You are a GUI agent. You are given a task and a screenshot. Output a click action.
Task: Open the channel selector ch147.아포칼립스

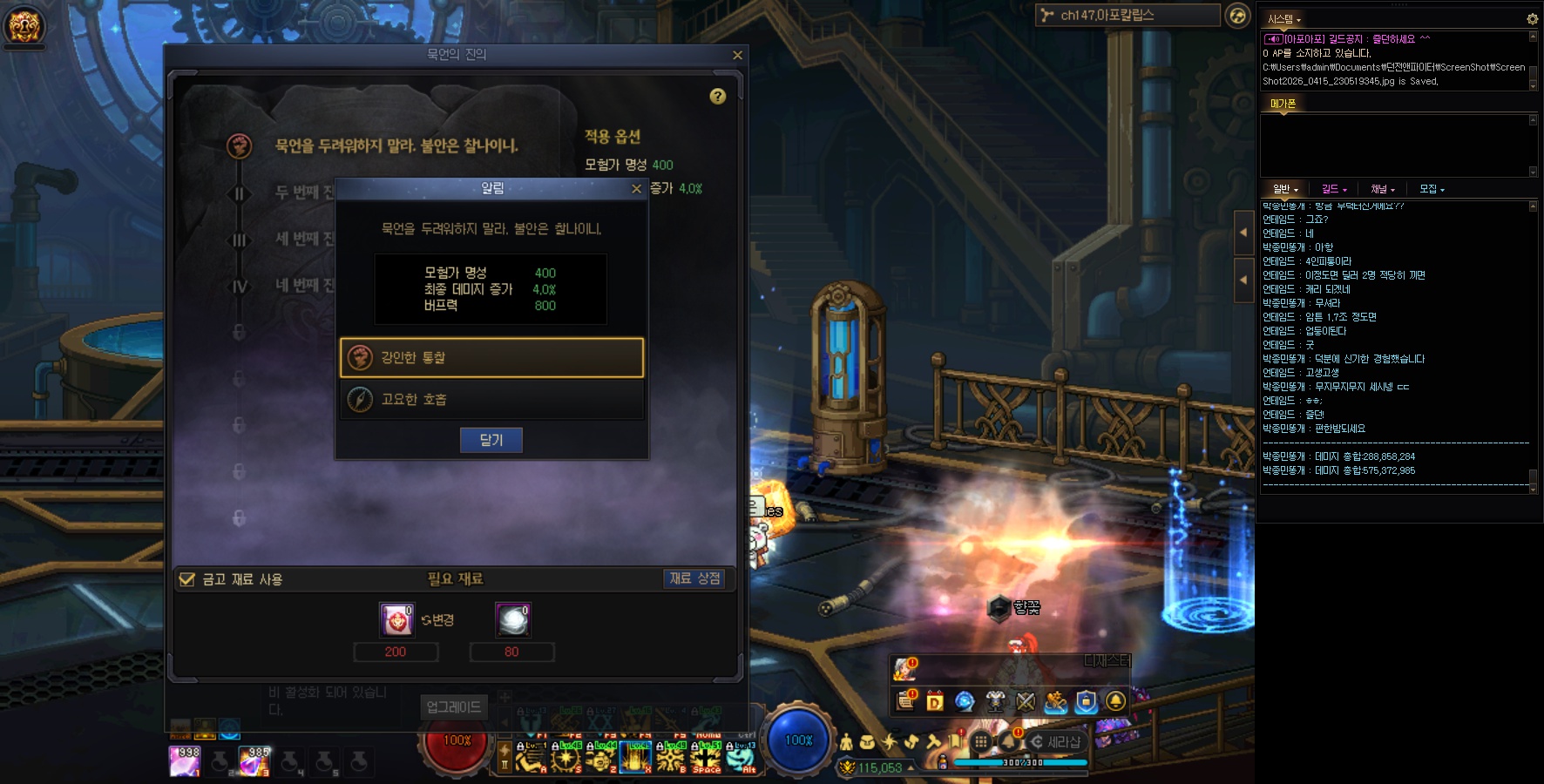(x=1128, y=15)
